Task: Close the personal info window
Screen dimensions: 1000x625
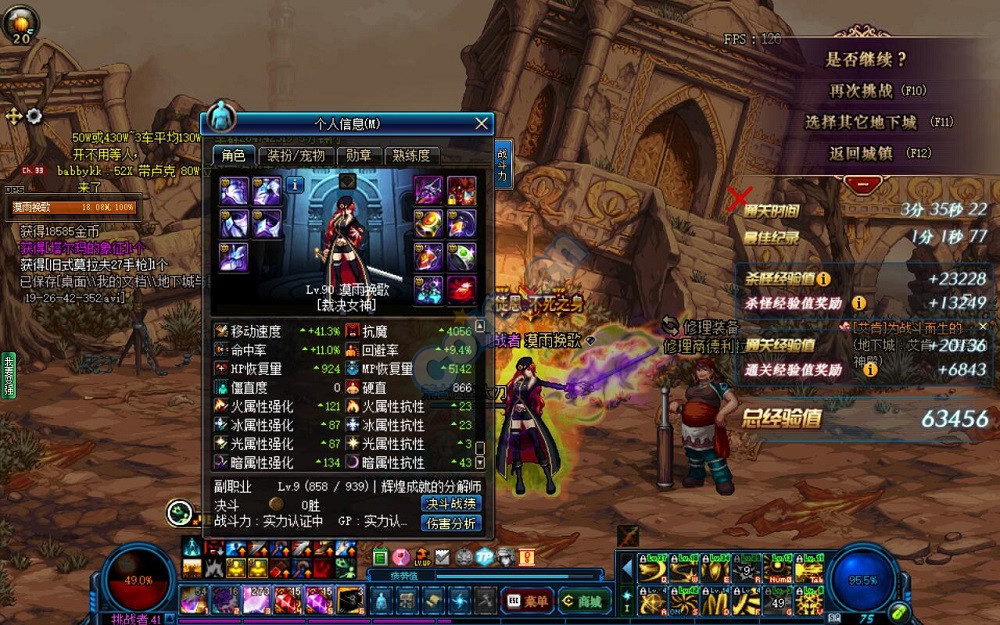Action: point(481,124)
